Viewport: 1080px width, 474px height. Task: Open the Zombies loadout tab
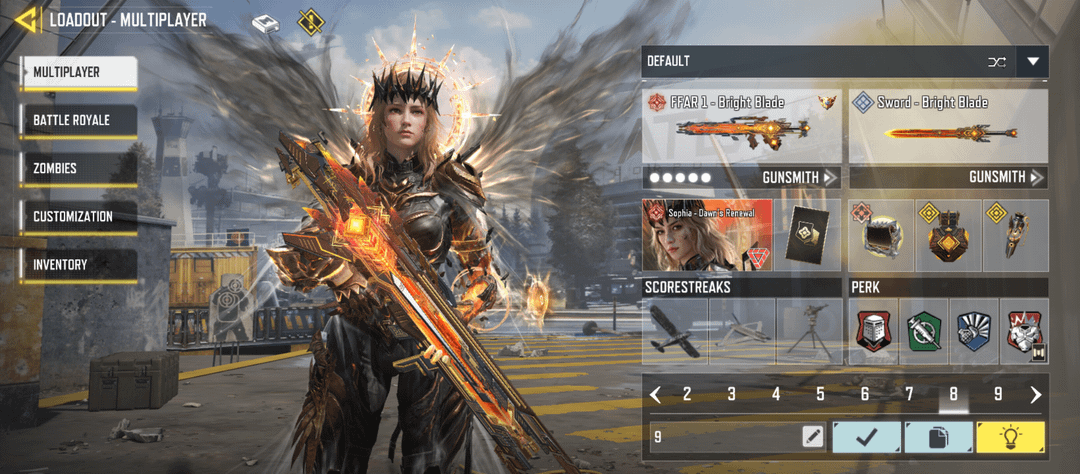(78, 168)
